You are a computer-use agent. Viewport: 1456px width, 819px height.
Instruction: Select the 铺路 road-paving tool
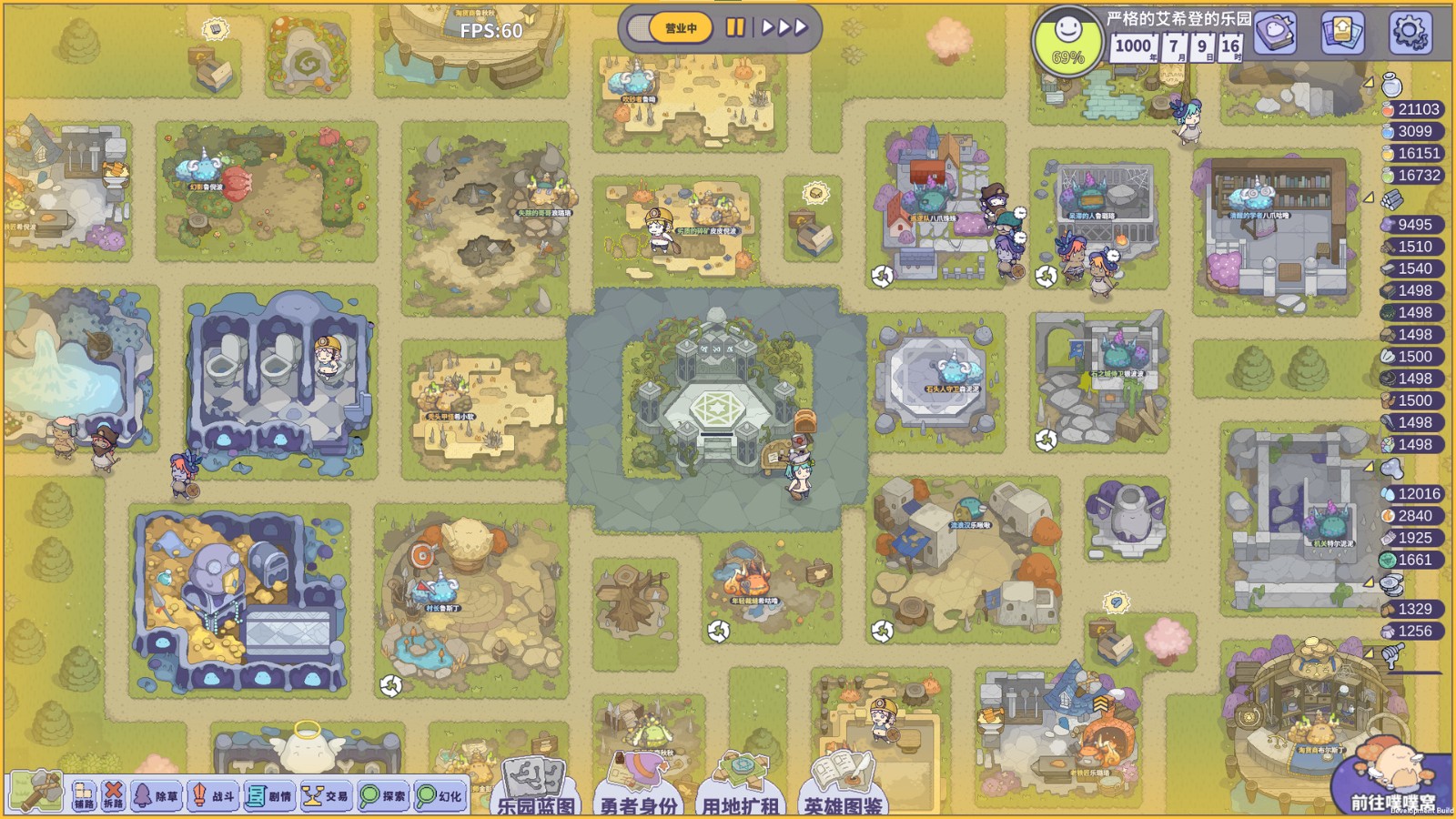tap(84, 794)
